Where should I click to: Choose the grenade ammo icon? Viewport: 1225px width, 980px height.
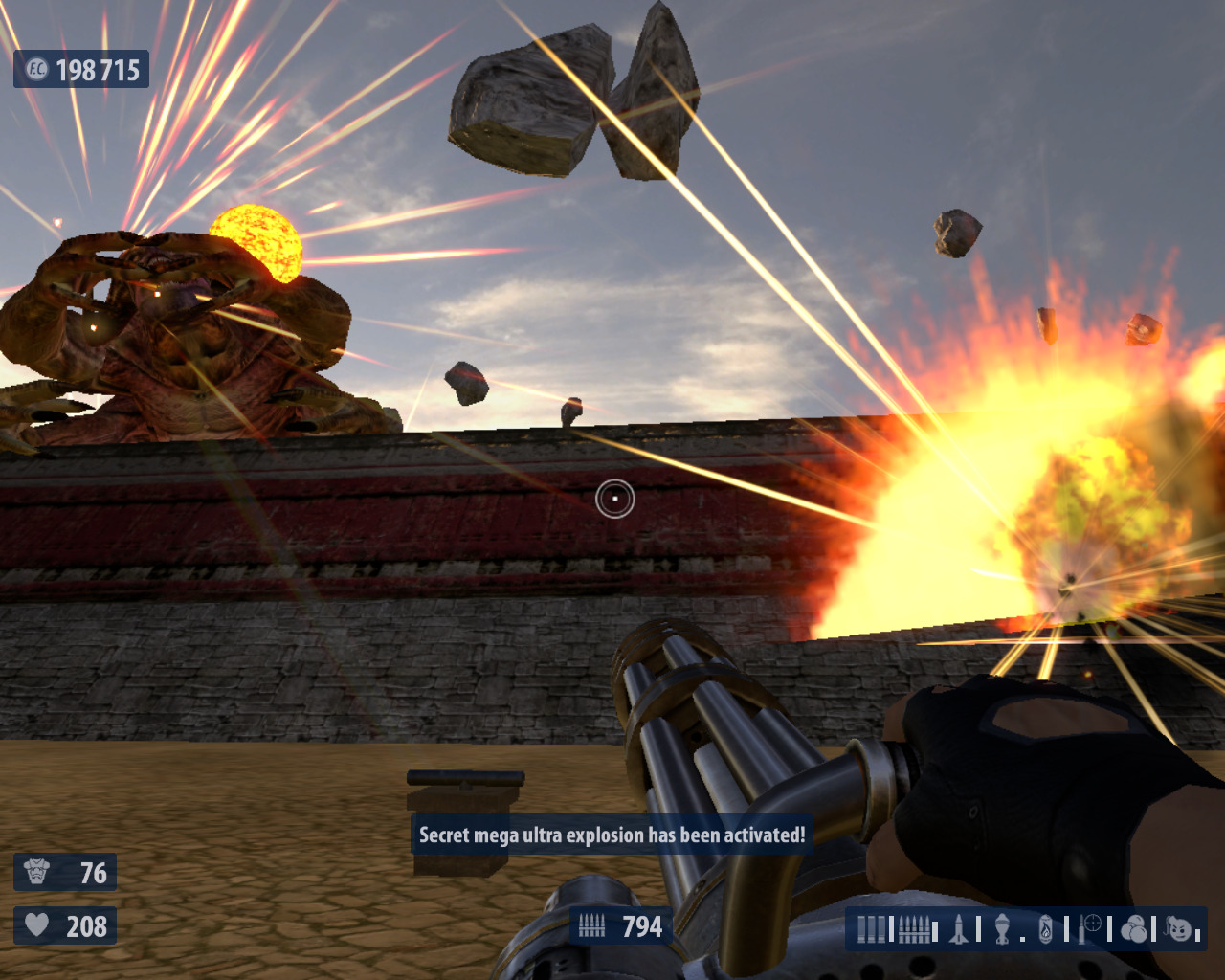tap(1002, 929)
